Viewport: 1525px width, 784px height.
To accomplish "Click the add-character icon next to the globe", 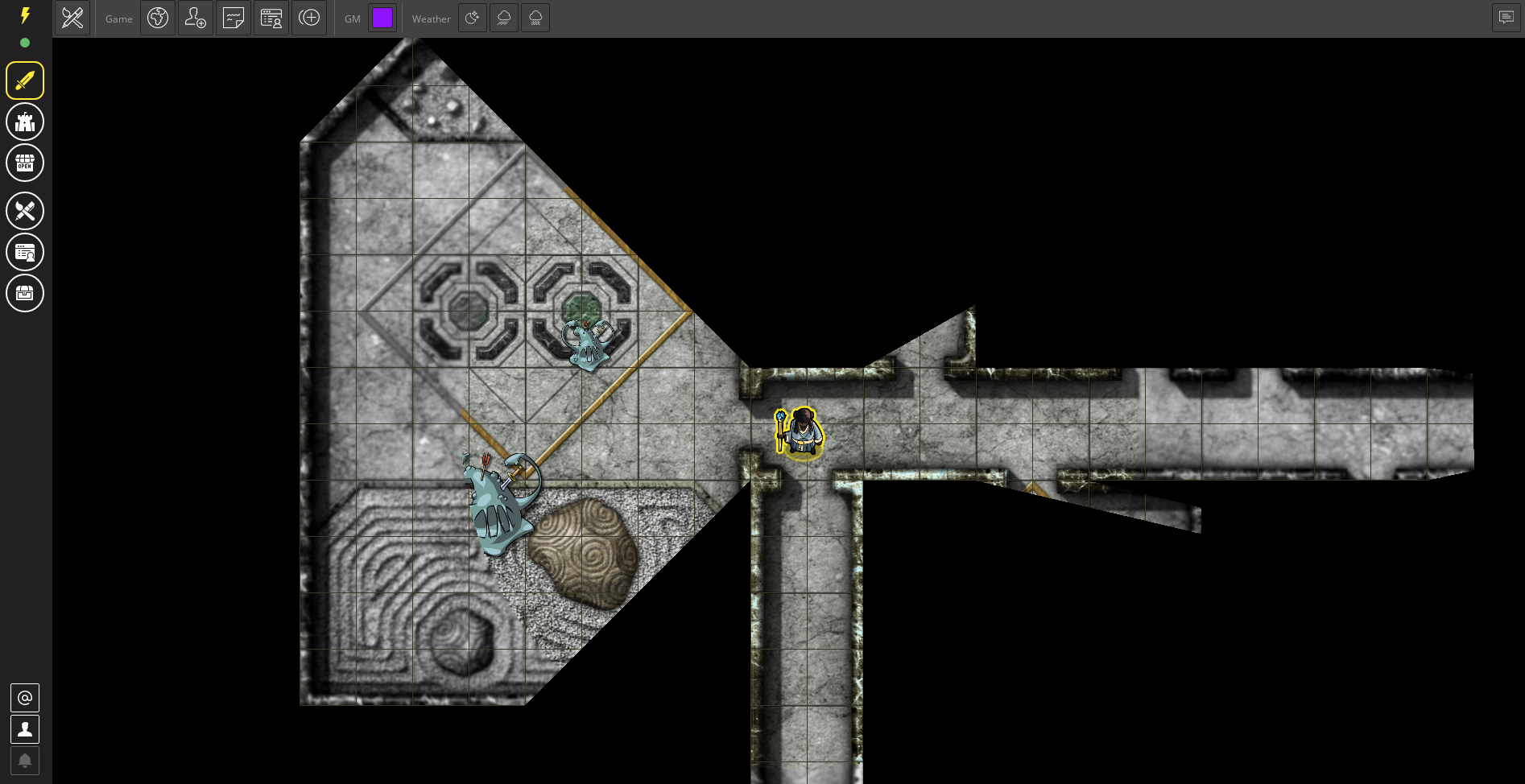I will click(x=196, y=18).
